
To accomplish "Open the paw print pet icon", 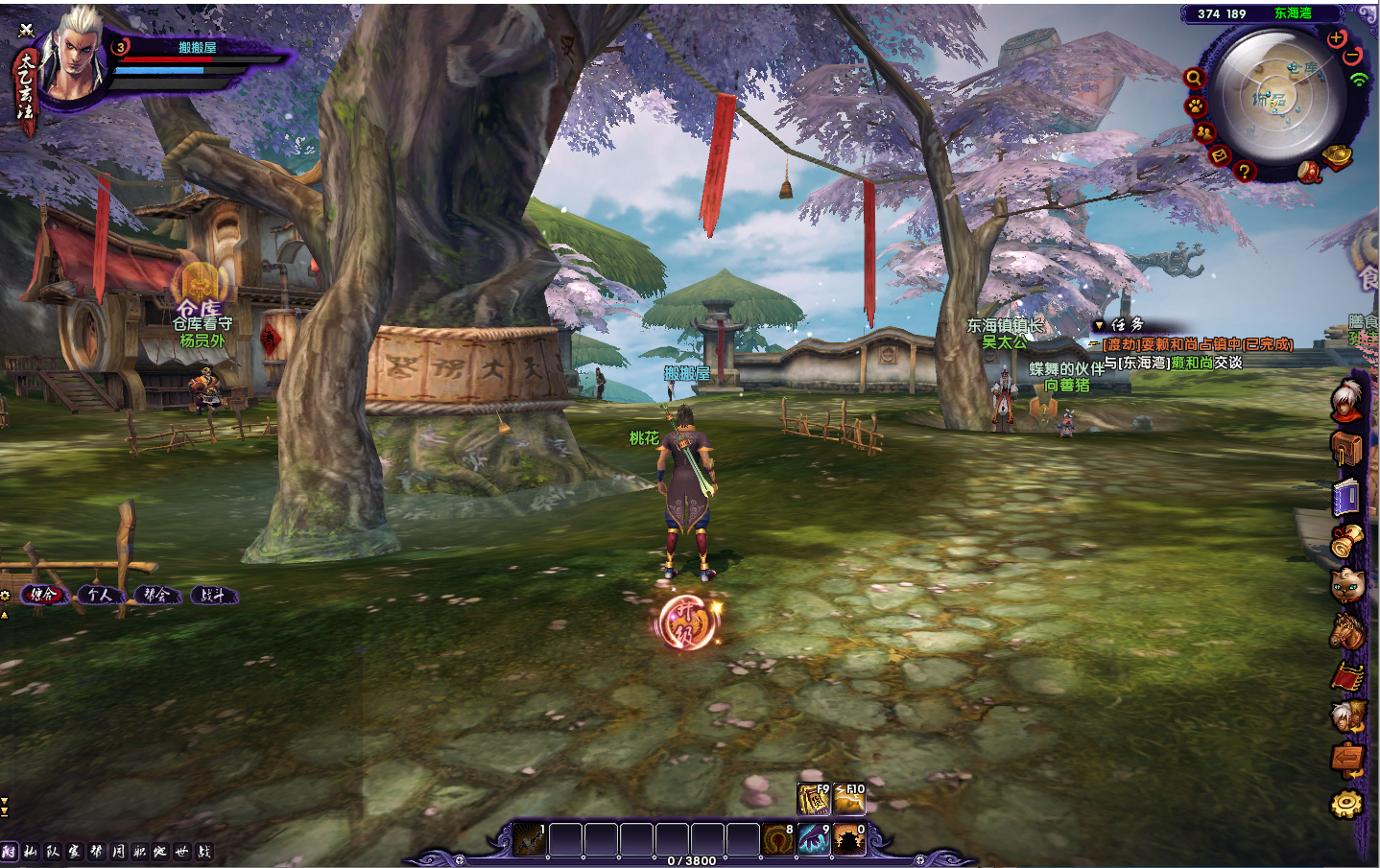I will pyautogui.click(x=1196, y=106).
